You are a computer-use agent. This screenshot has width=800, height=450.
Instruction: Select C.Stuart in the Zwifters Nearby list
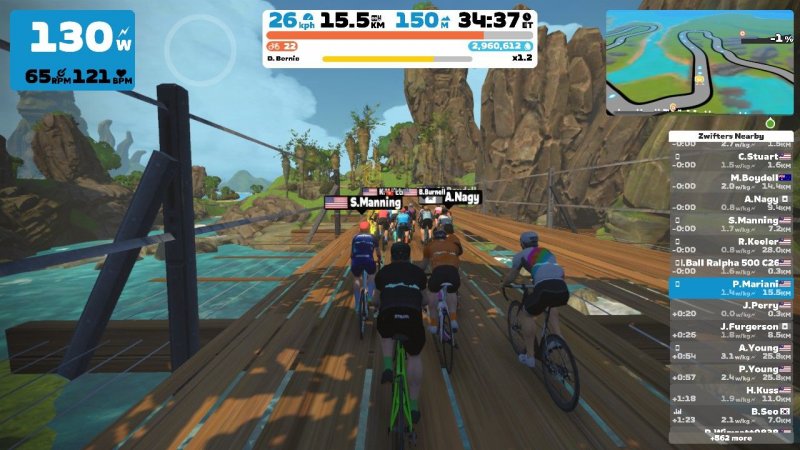pos(731,161)
